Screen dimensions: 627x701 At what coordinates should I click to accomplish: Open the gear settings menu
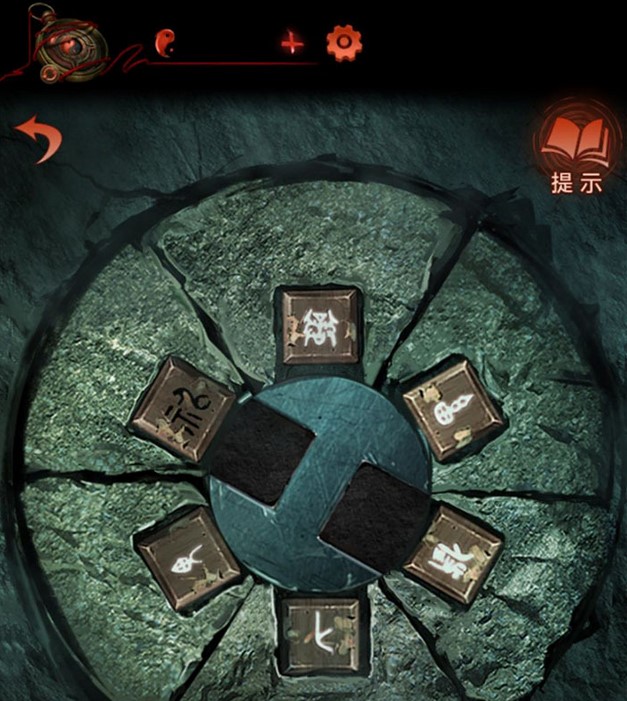(344, 43)
